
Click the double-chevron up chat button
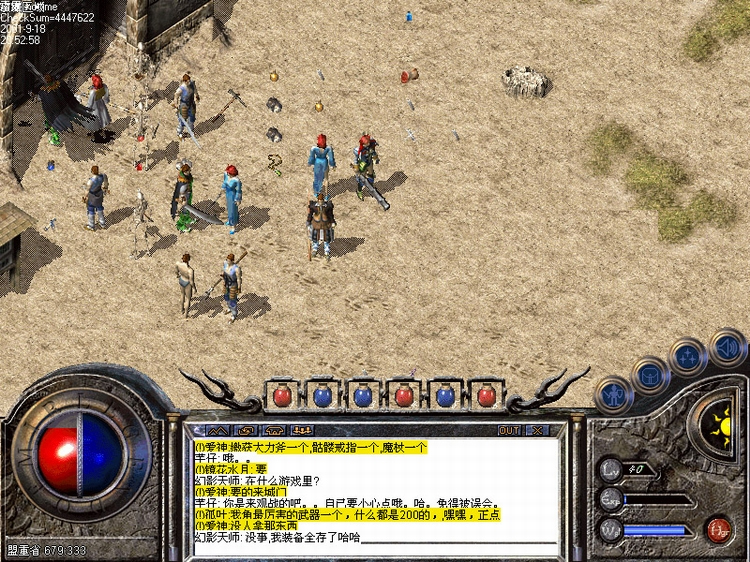coord(216,430)
